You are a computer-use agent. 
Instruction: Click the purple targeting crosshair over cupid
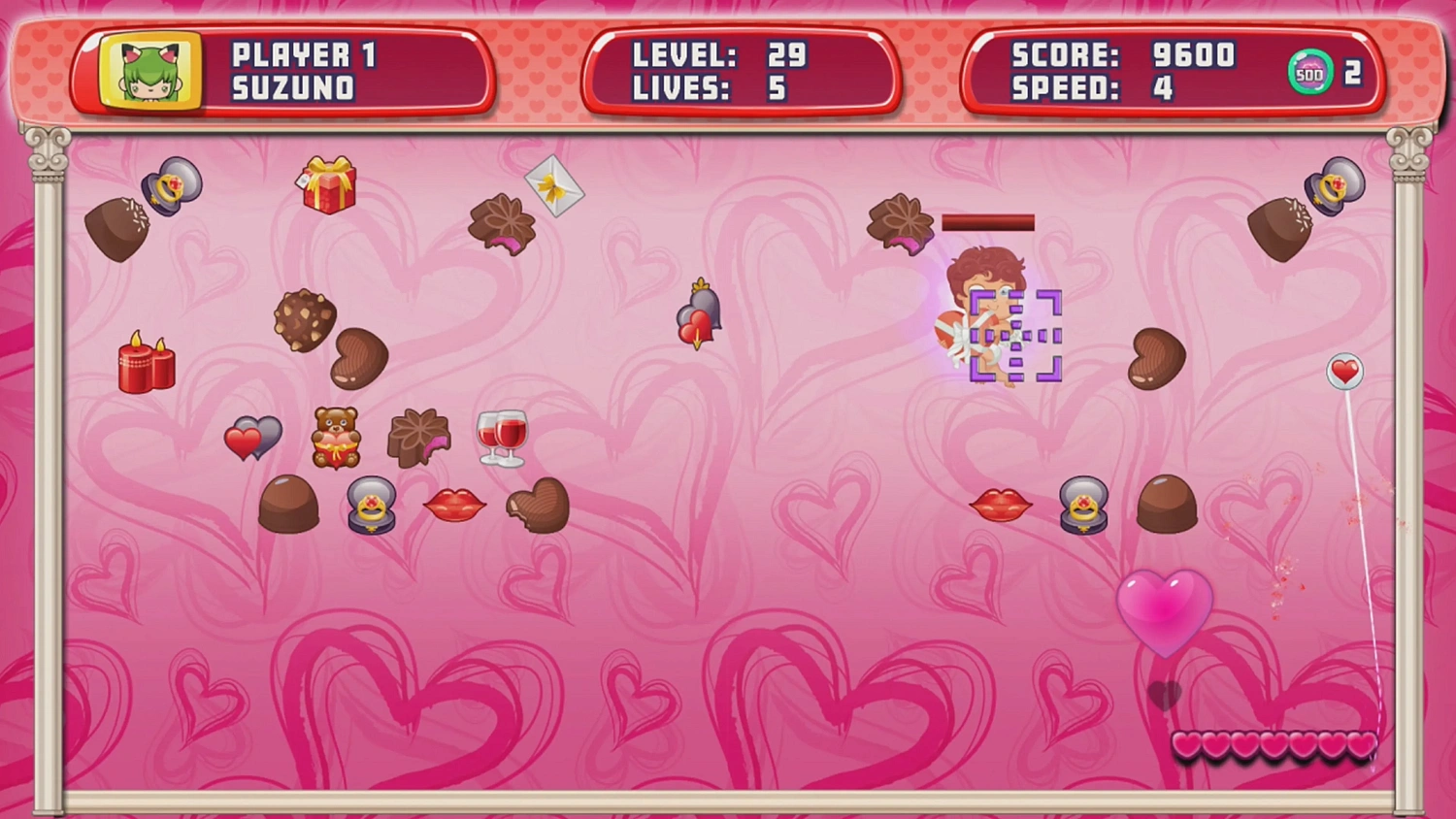point(1015,335)
